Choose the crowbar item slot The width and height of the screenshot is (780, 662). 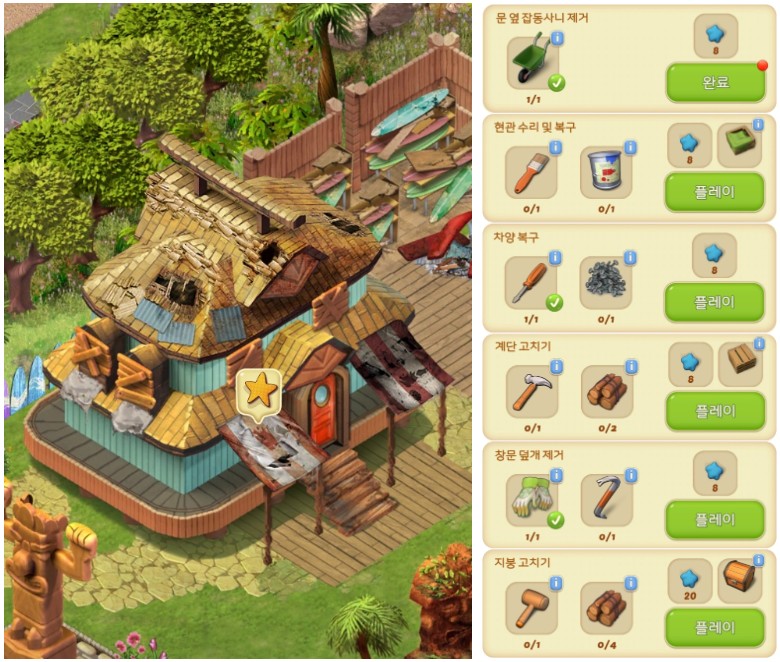606,499
